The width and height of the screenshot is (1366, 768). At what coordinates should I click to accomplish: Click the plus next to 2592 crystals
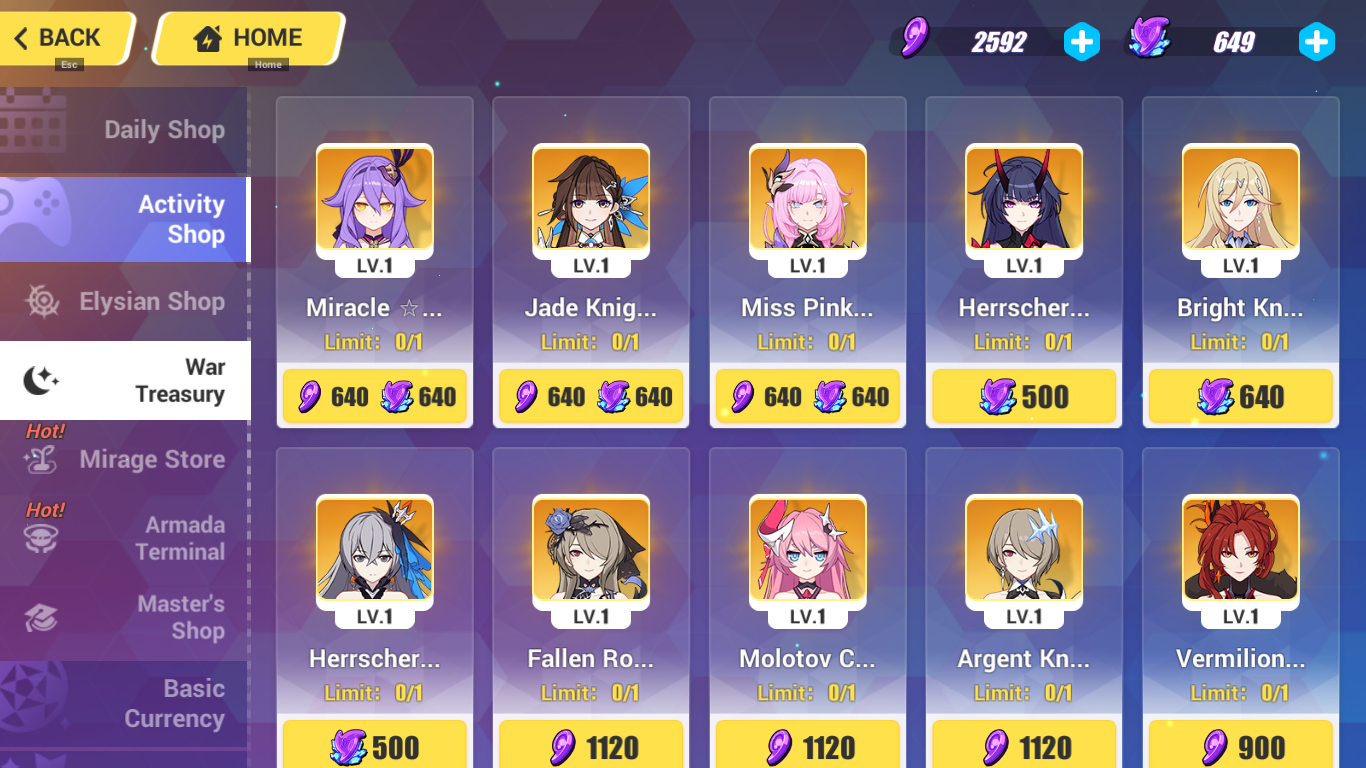1082,41
